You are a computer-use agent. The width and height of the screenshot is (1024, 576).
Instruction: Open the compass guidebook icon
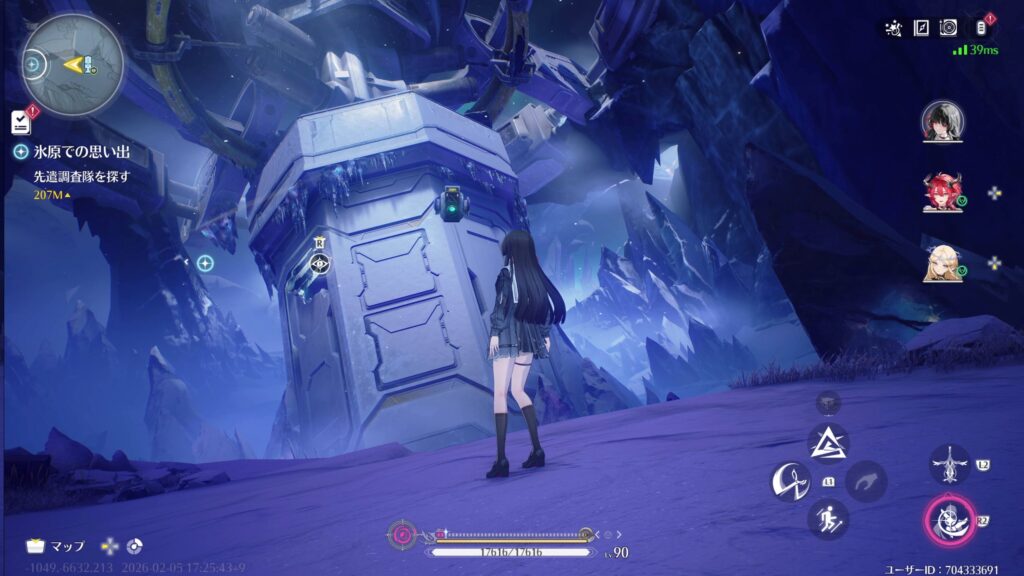pyautogui.click(x=921, y=28)
